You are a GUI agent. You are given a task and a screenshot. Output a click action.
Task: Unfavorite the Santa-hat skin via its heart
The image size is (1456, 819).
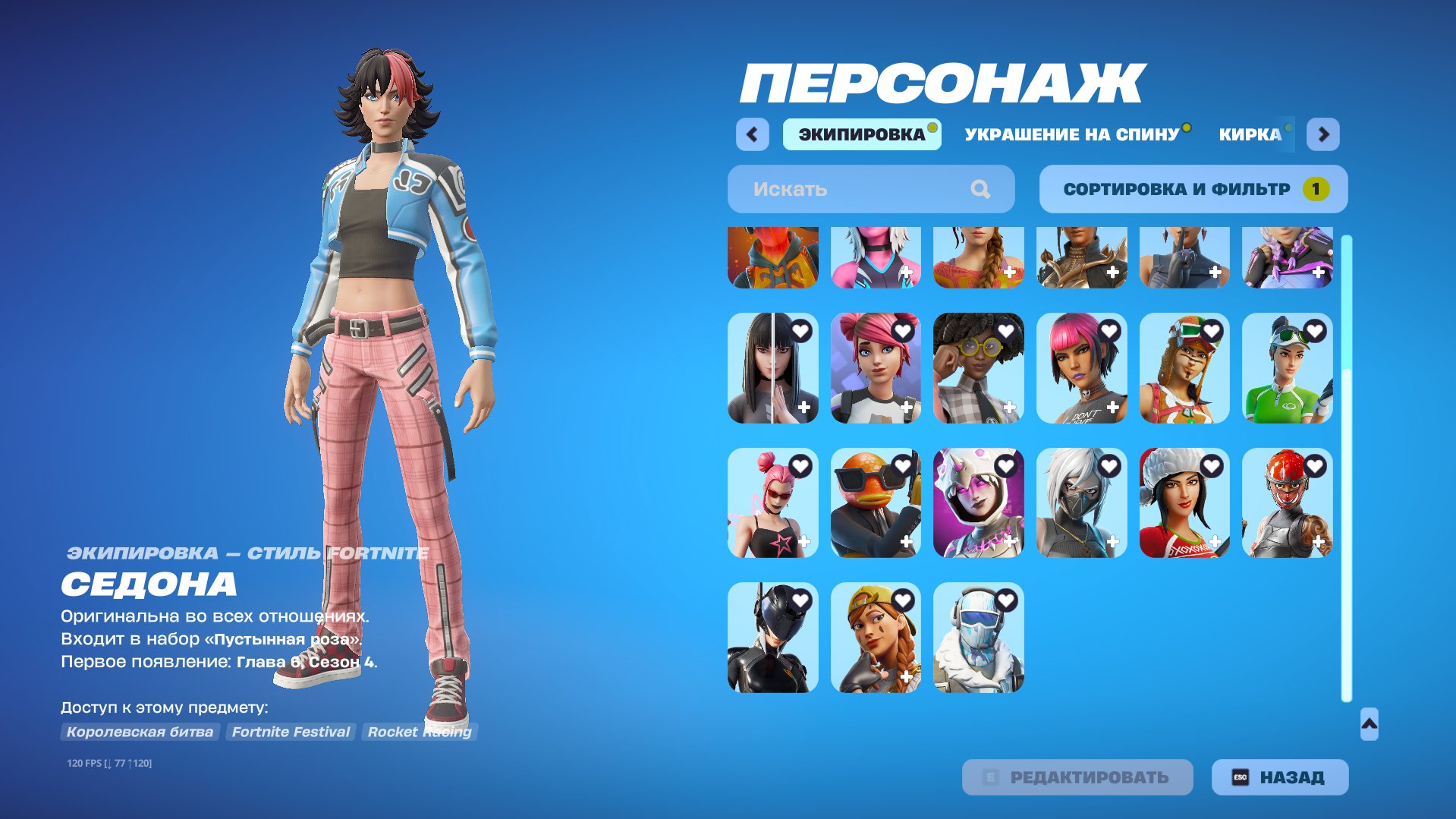[1212, 468]
